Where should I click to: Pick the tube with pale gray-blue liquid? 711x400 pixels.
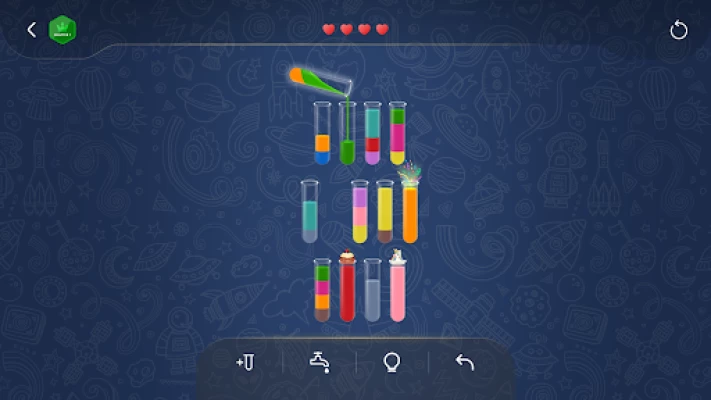(x=372, y=291)
